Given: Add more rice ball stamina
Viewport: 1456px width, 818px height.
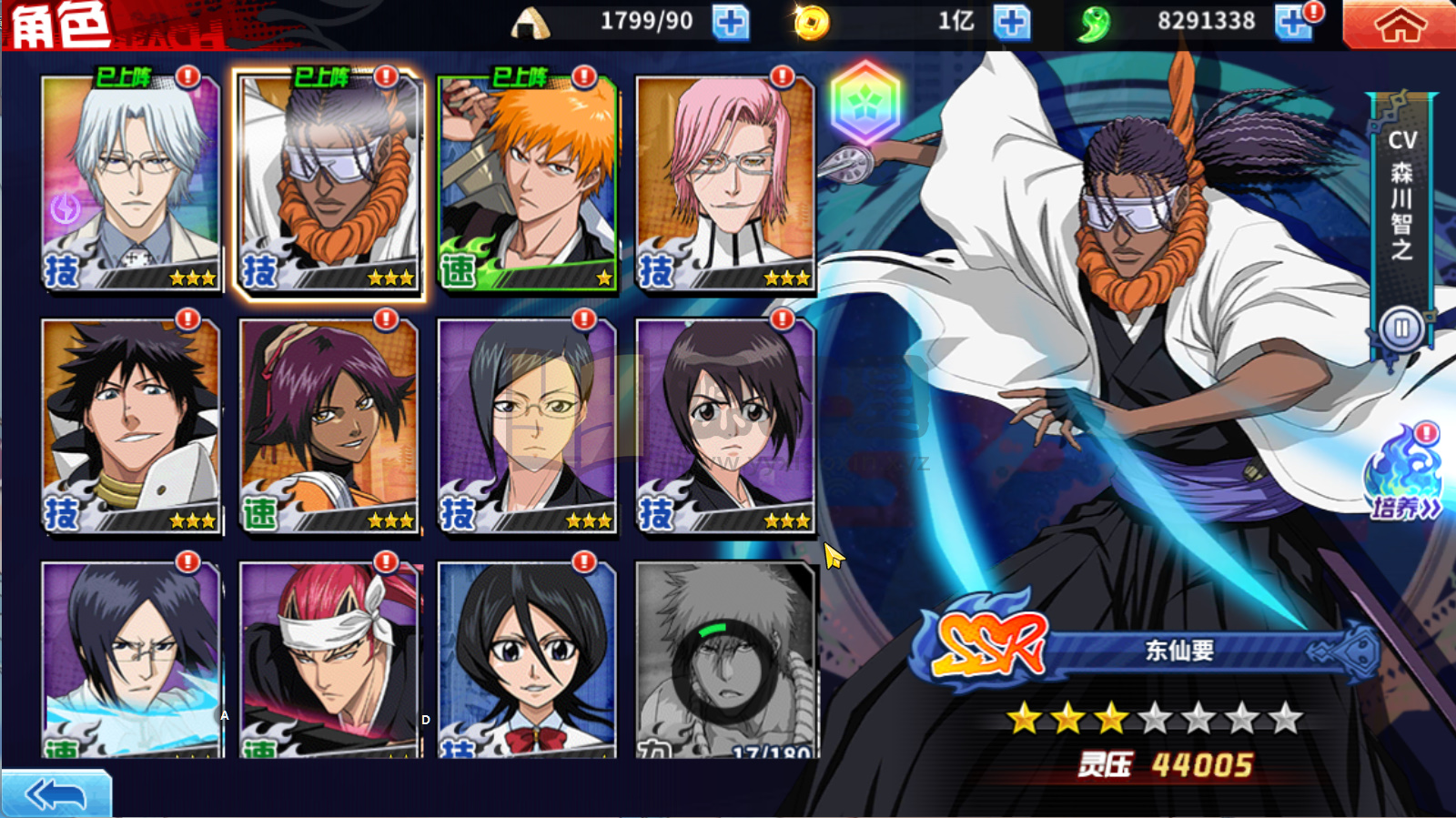Looking at the screenshot, I should click(x=730, y=23).
